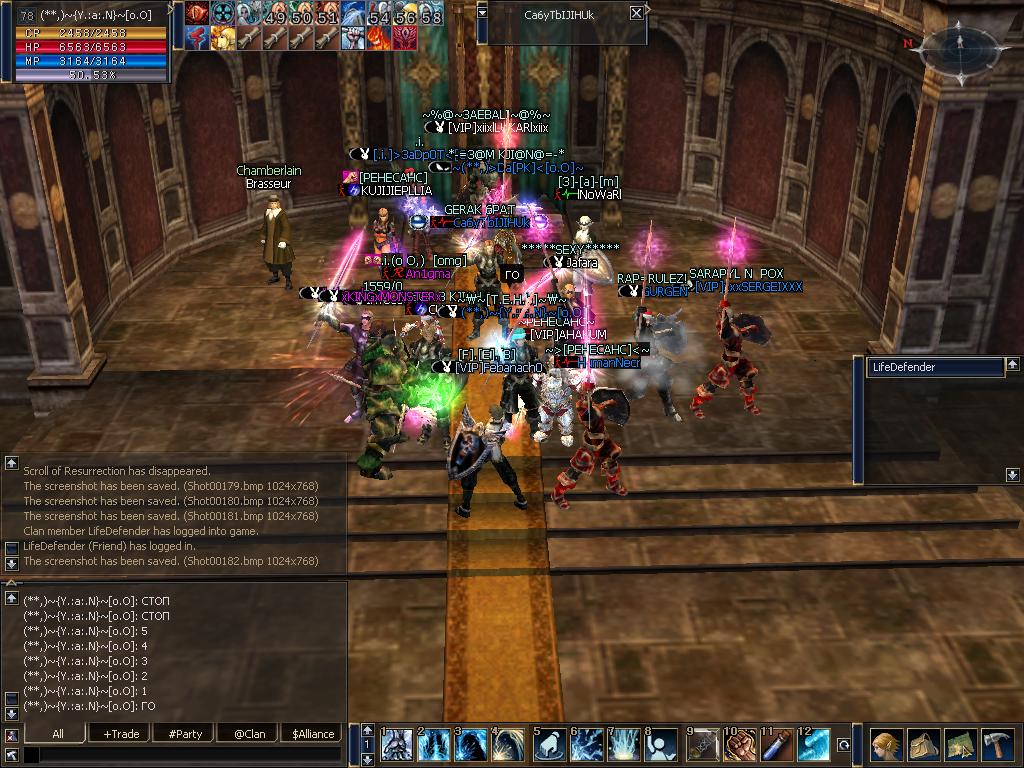1024x768 pixels.
Task: Open the hammer system menu button
Action: click(x=997, y=746)
